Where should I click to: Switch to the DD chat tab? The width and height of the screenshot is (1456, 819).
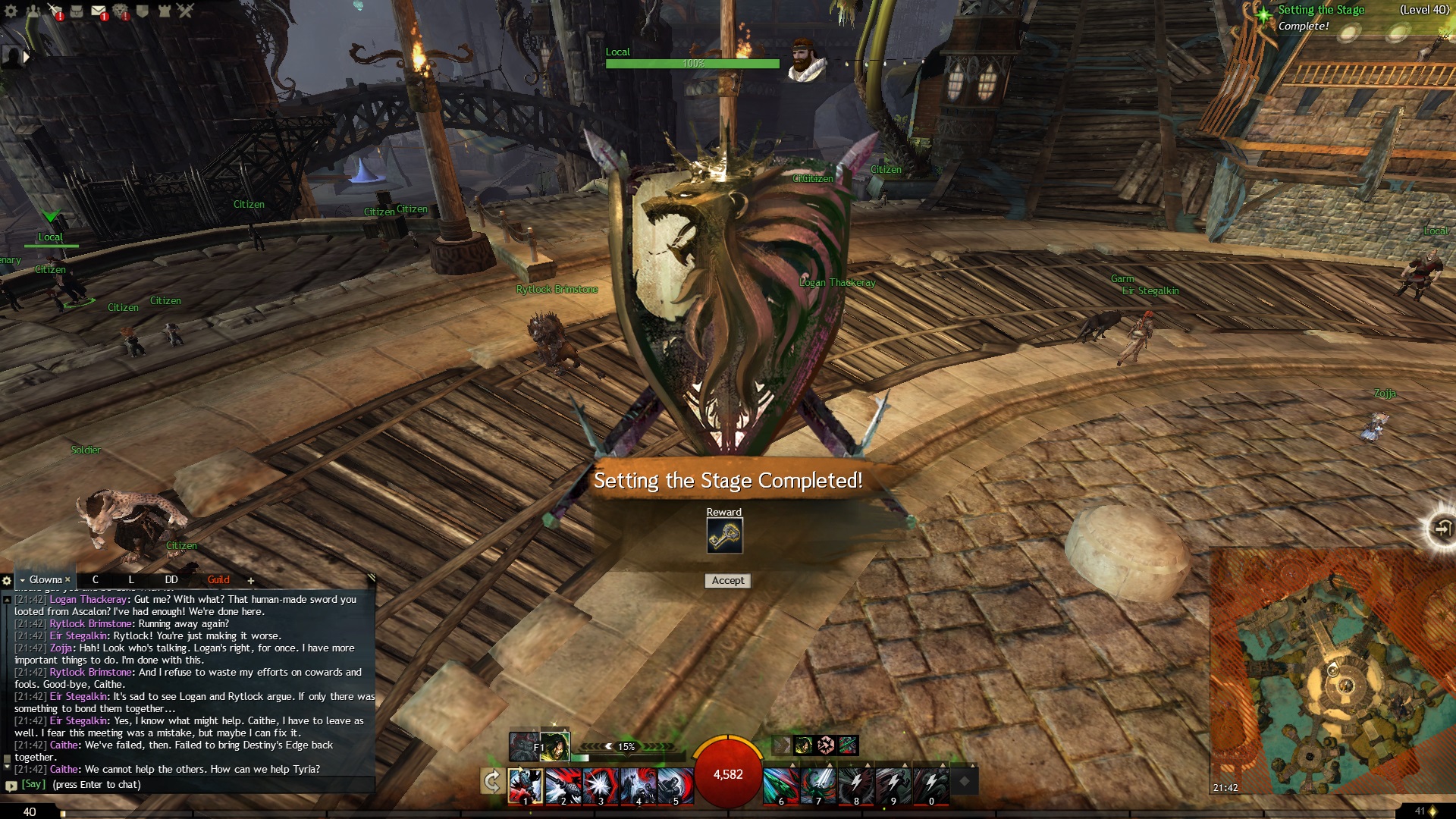point(171,580)
